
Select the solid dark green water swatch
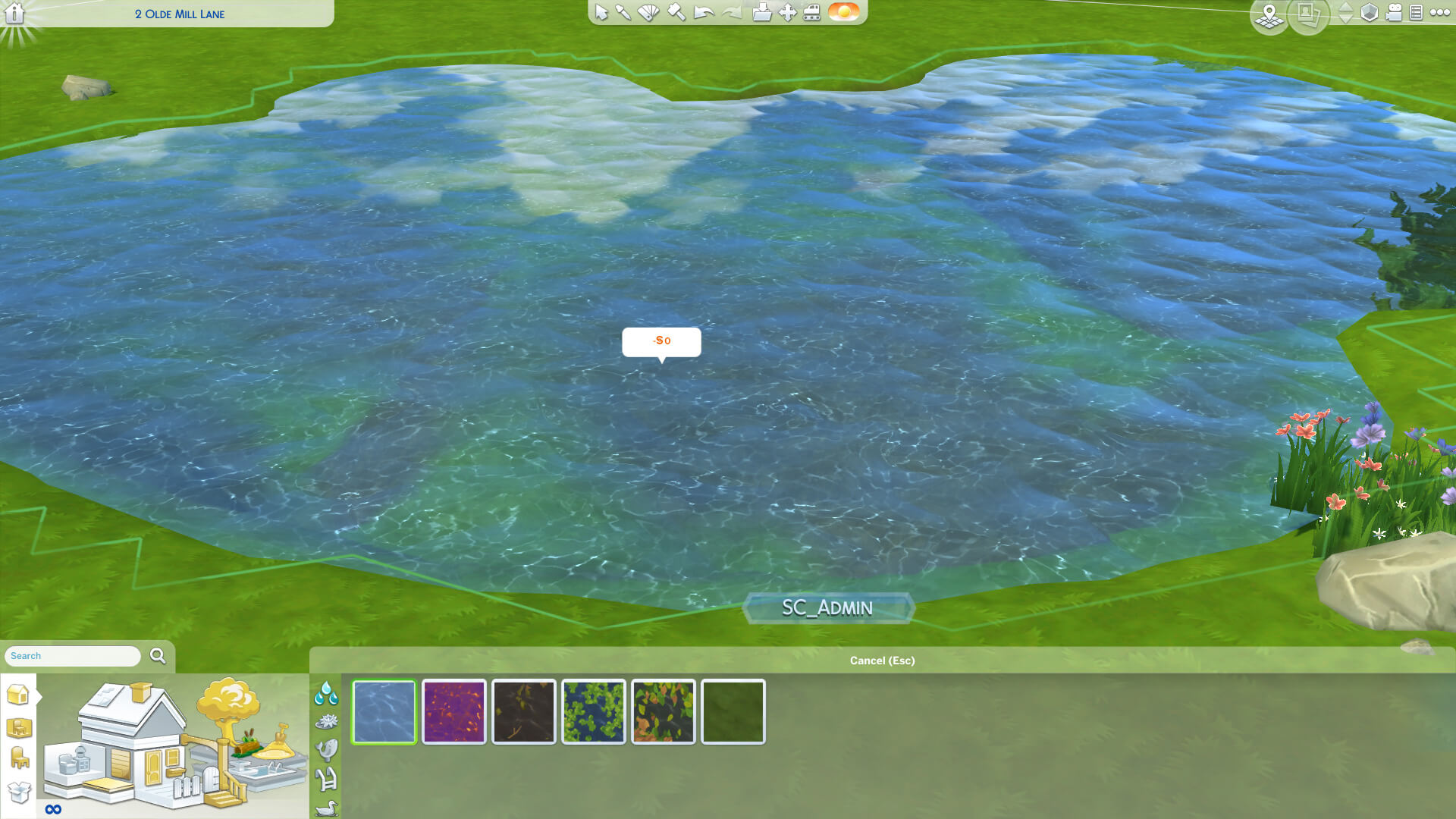733,711
